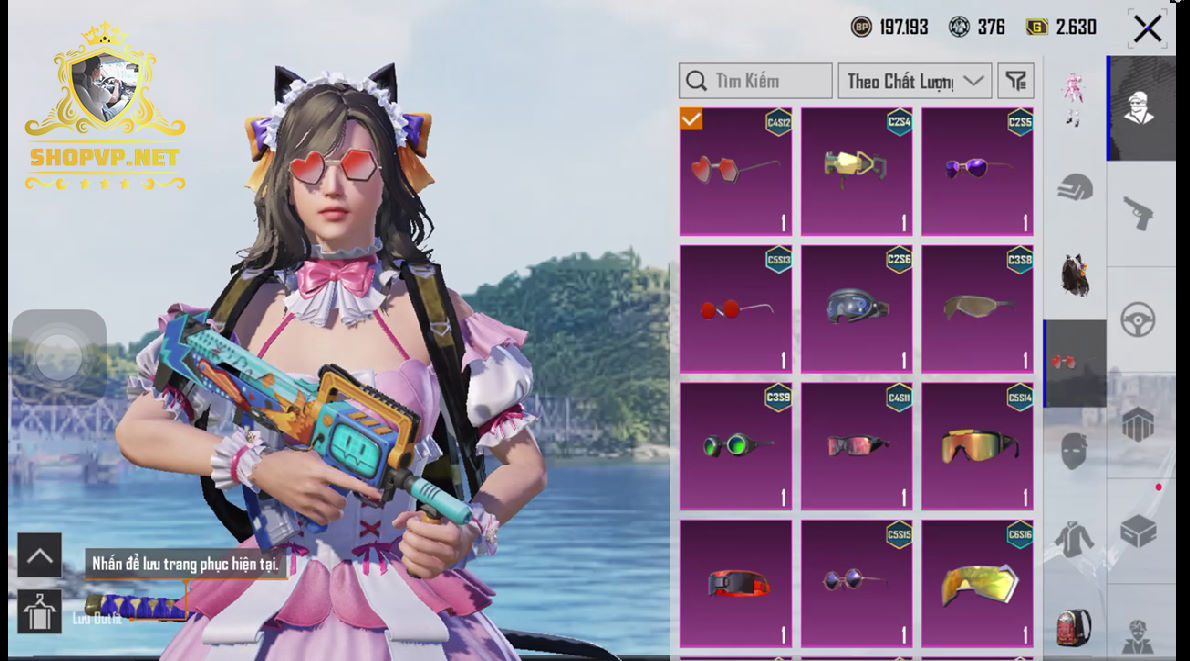Image resolution: width=1190 pixels, height=661 pixels.
Task: Select the red and black visor
Action: (736, 584)
